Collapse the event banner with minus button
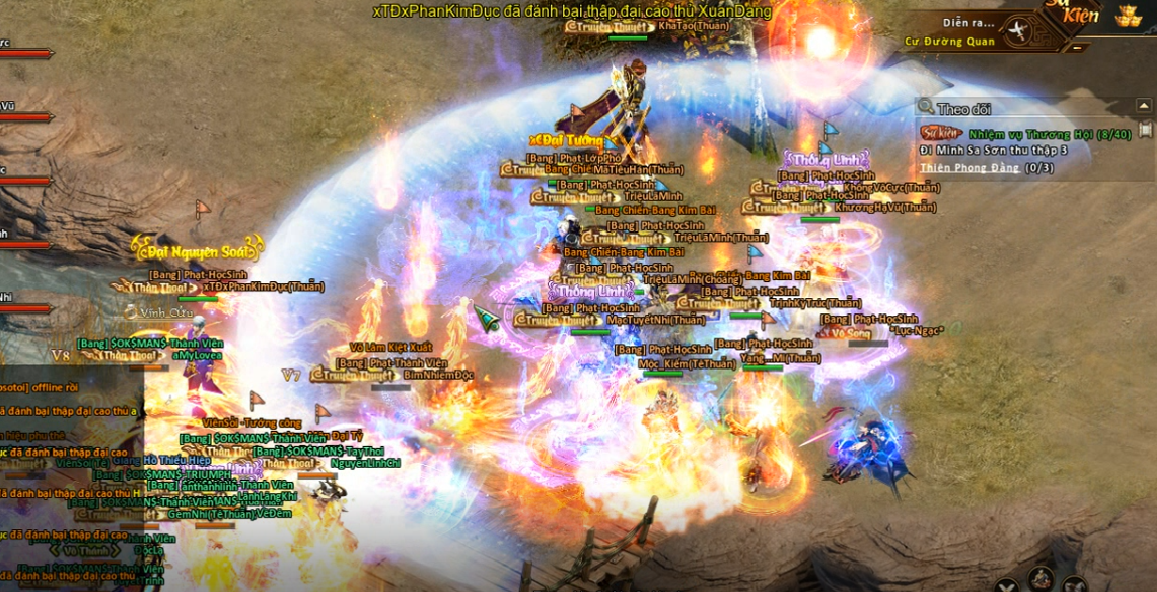The width and height of the screenshot is (1157, 592). point(1076,47)
